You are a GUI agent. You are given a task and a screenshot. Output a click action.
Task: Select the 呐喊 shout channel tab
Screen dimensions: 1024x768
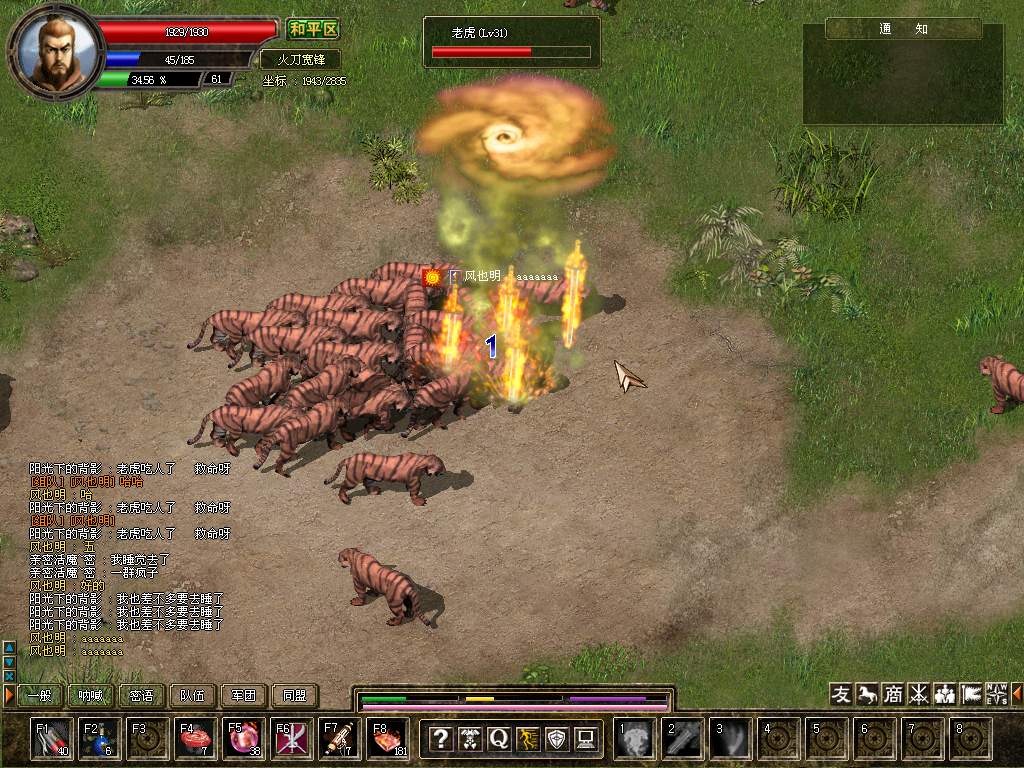[x=91, y=695]
